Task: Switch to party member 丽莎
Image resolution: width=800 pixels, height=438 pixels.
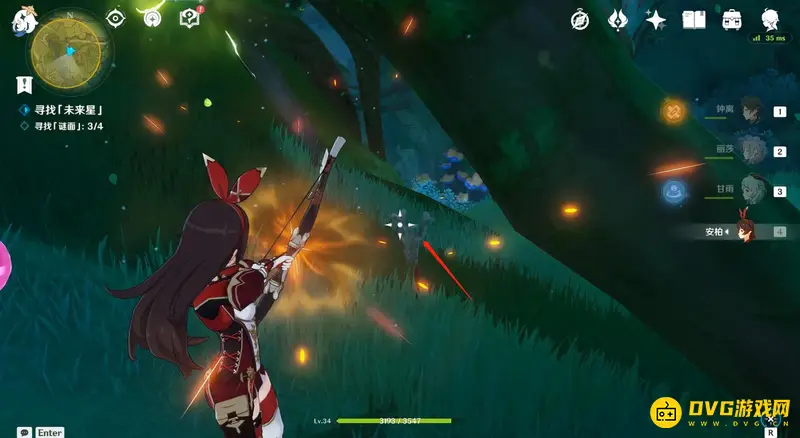Action: click(x=752, y=152)
